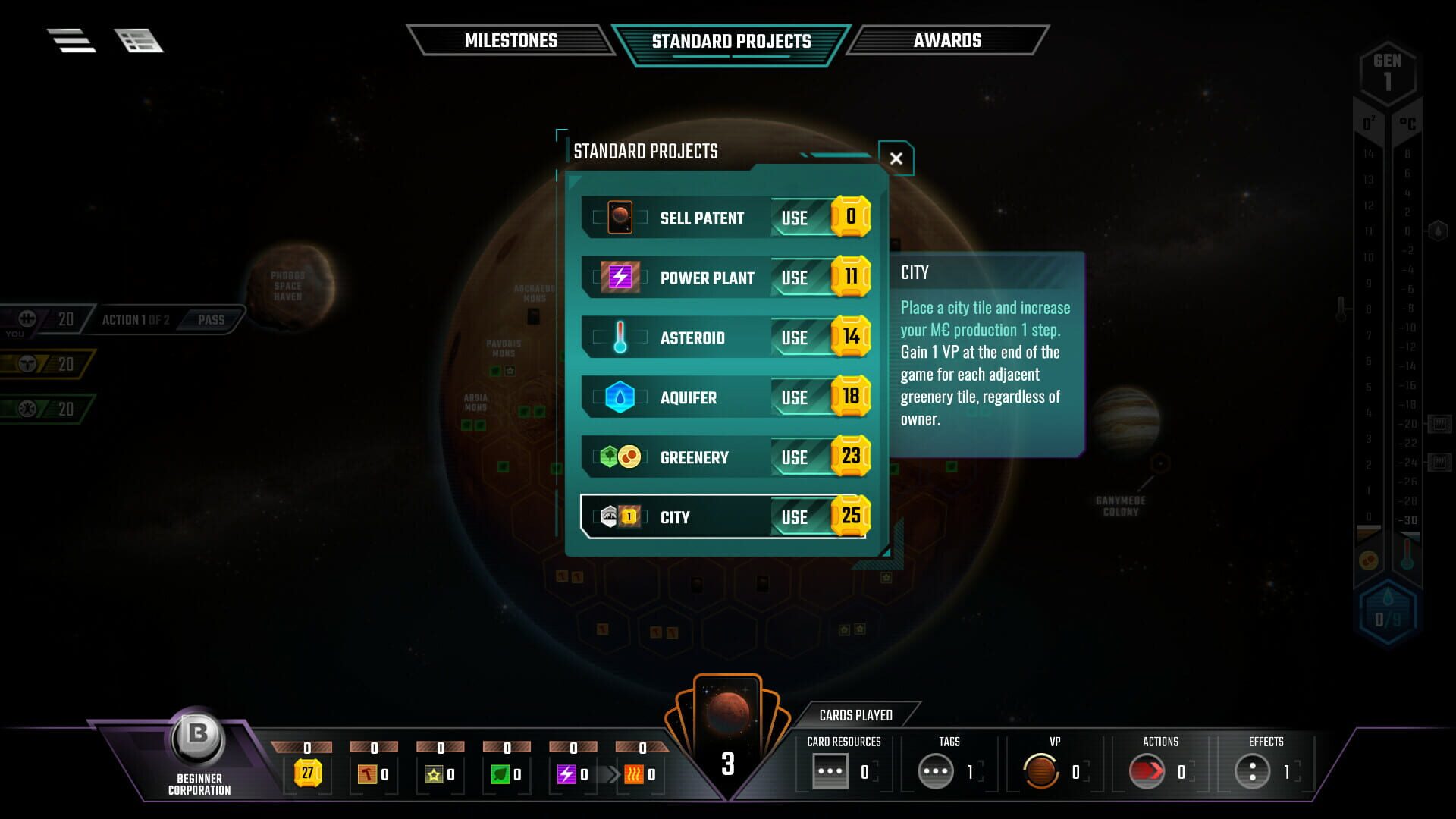
Task: Select the Asteroid thermometer icon
Action: point(620,337)
